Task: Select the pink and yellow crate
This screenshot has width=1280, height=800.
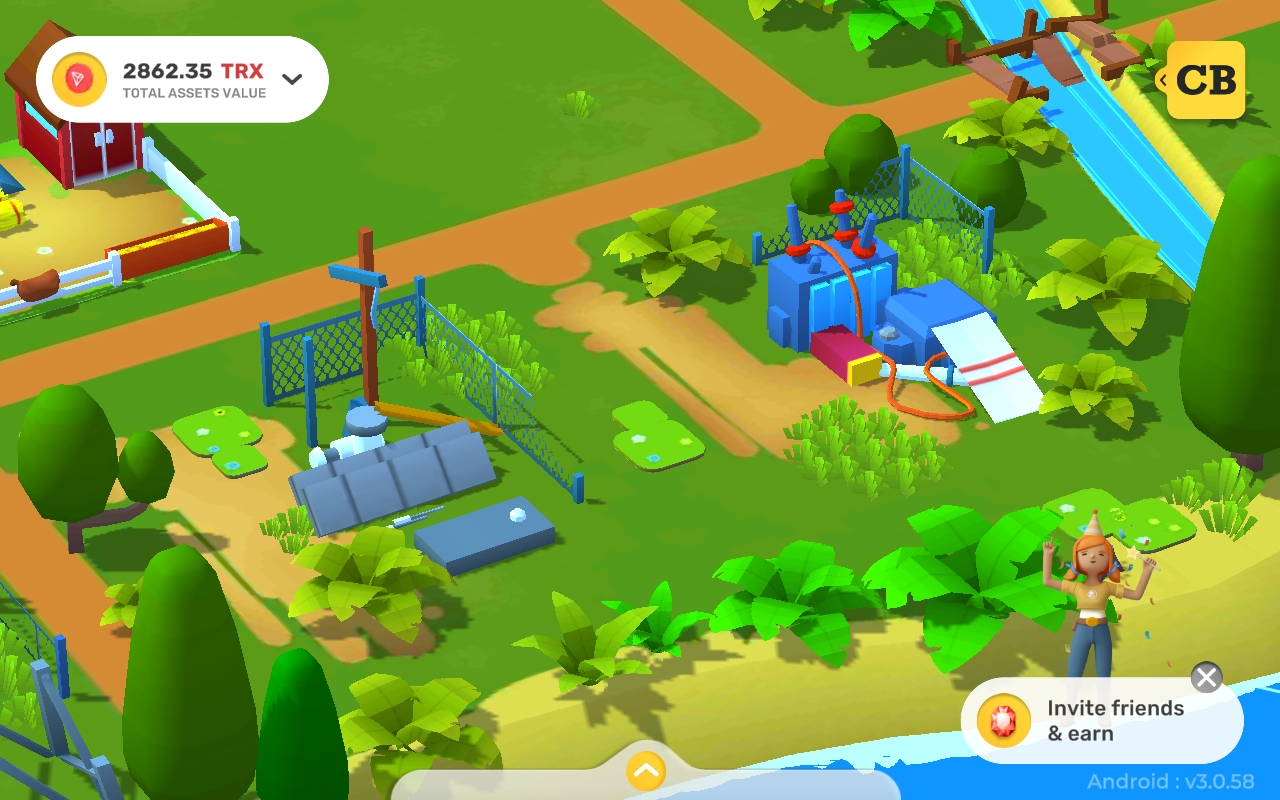Action: (x=843, y=357)
